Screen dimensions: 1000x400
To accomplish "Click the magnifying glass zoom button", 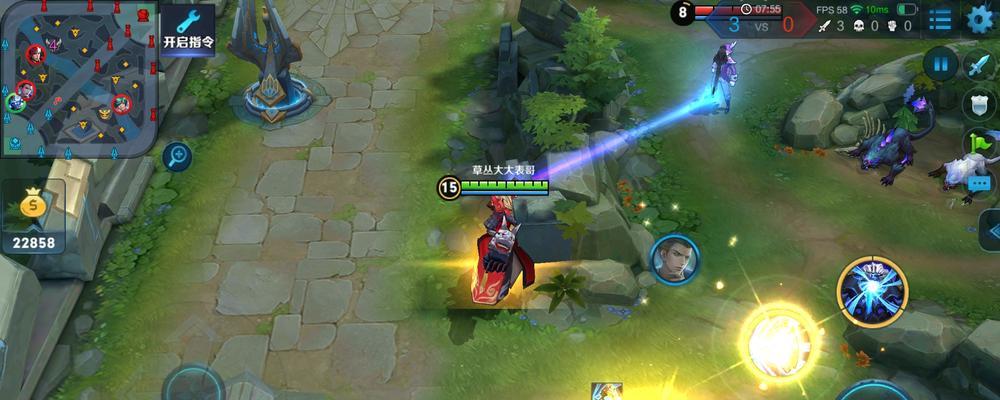I will pos(177,156).
